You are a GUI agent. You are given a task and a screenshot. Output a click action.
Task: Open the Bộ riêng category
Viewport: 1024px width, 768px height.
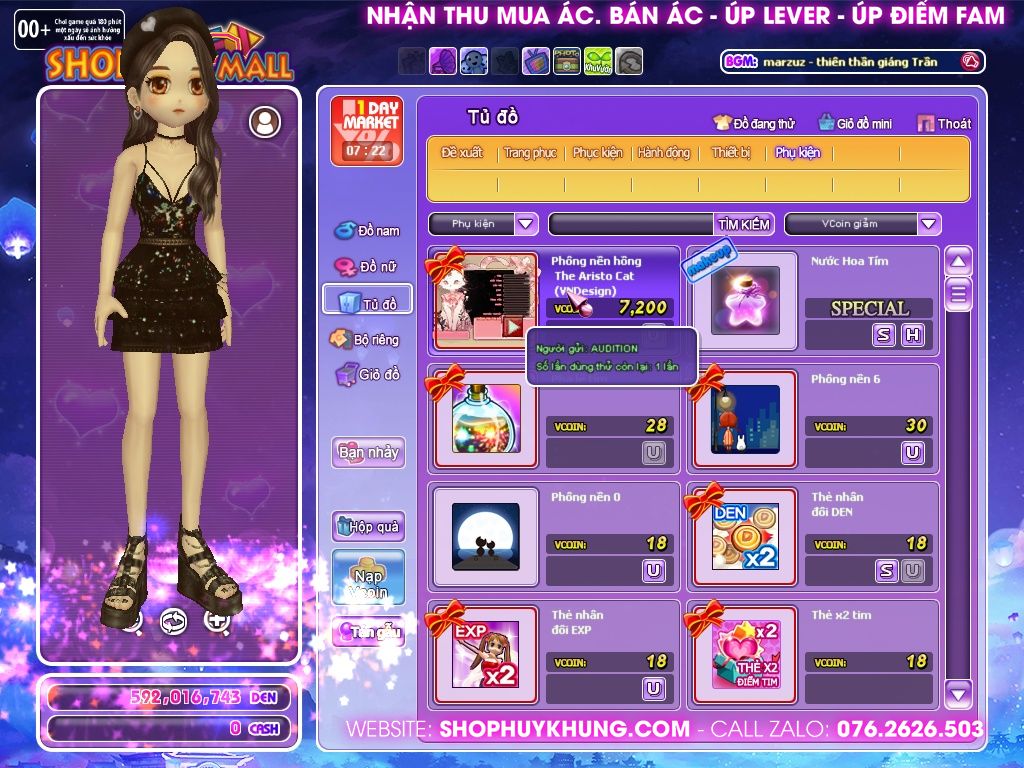368,339
